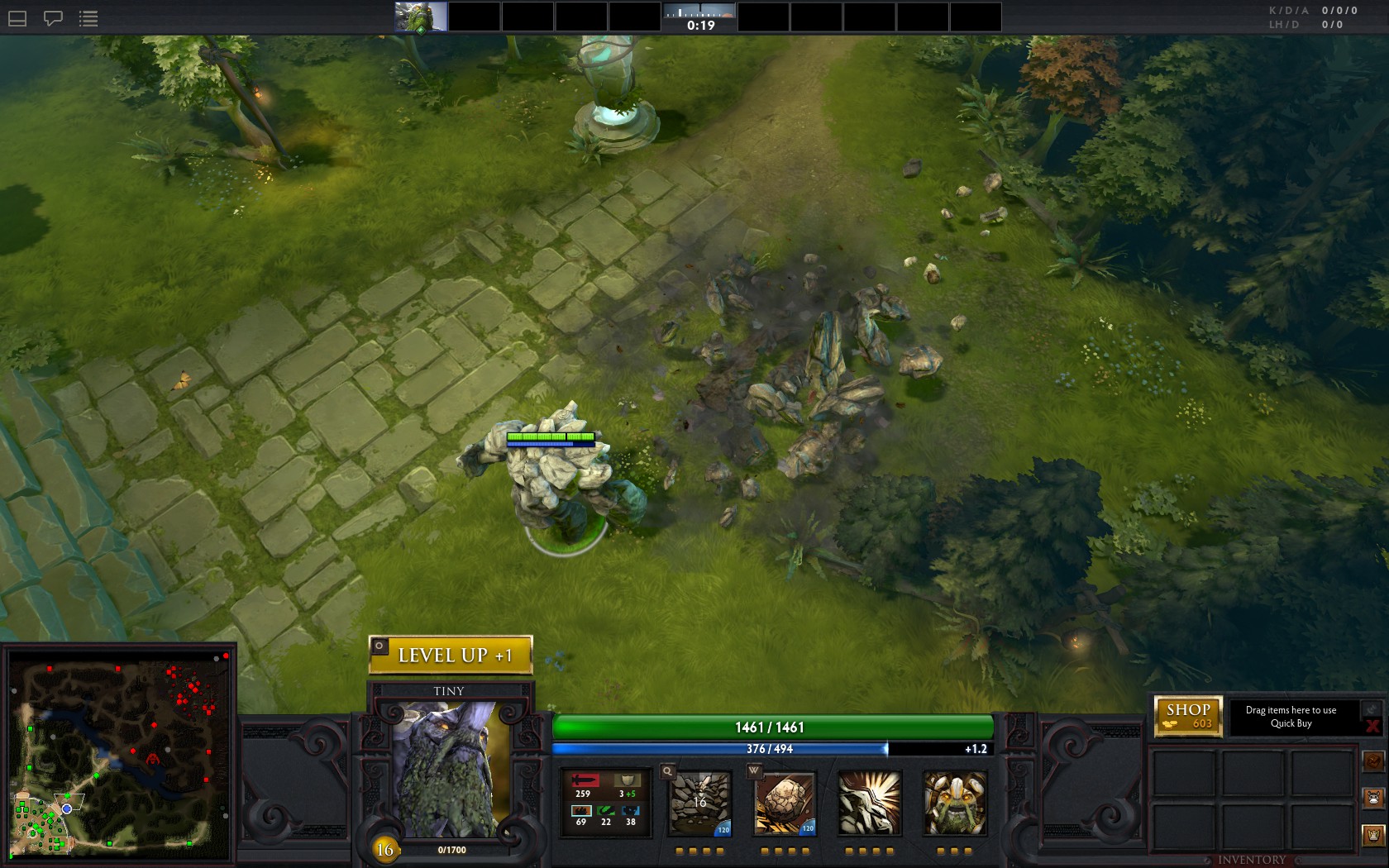
Task: Click the minimap
Action: coord(119,755)
